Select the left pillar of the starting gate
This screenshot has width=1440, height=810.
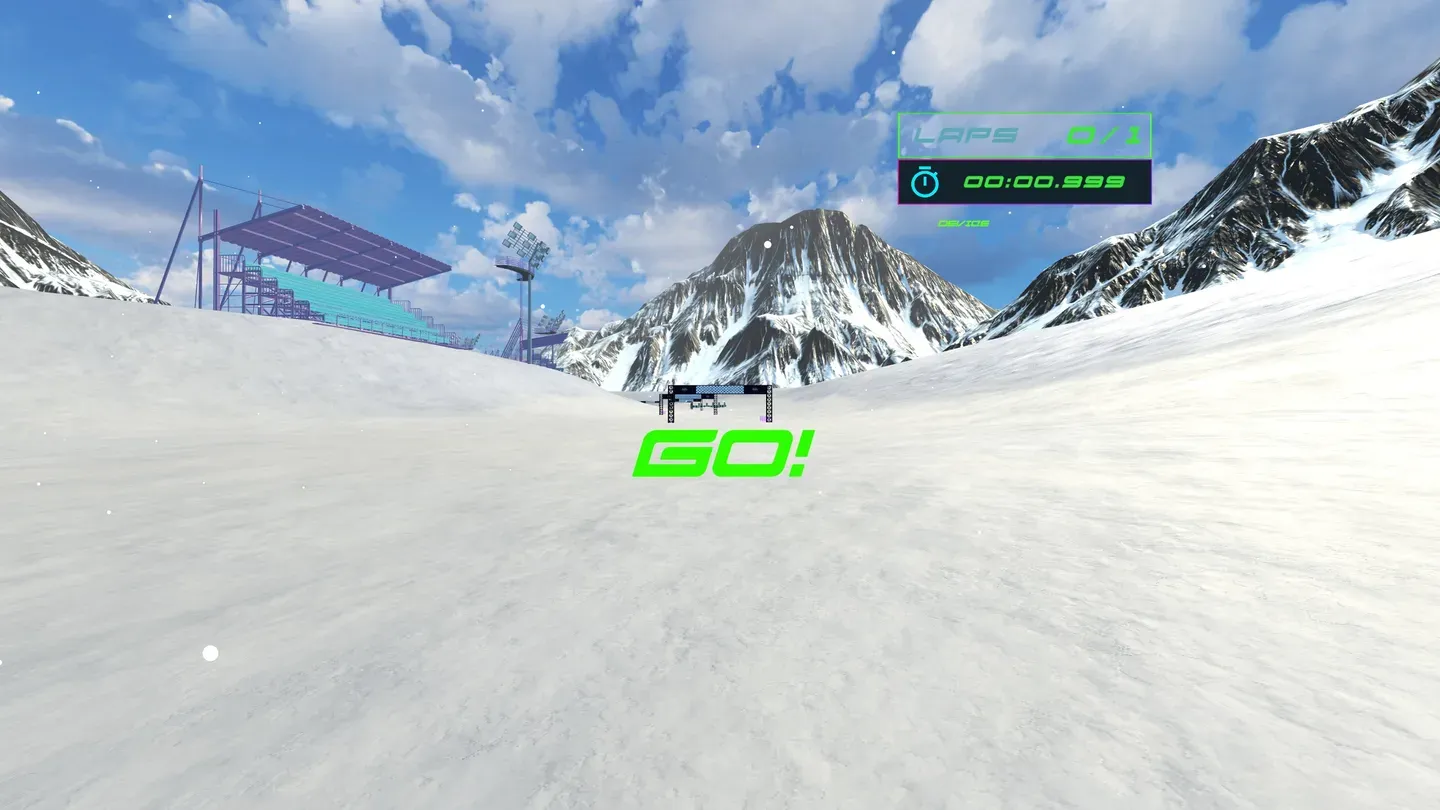coord(671,404)
